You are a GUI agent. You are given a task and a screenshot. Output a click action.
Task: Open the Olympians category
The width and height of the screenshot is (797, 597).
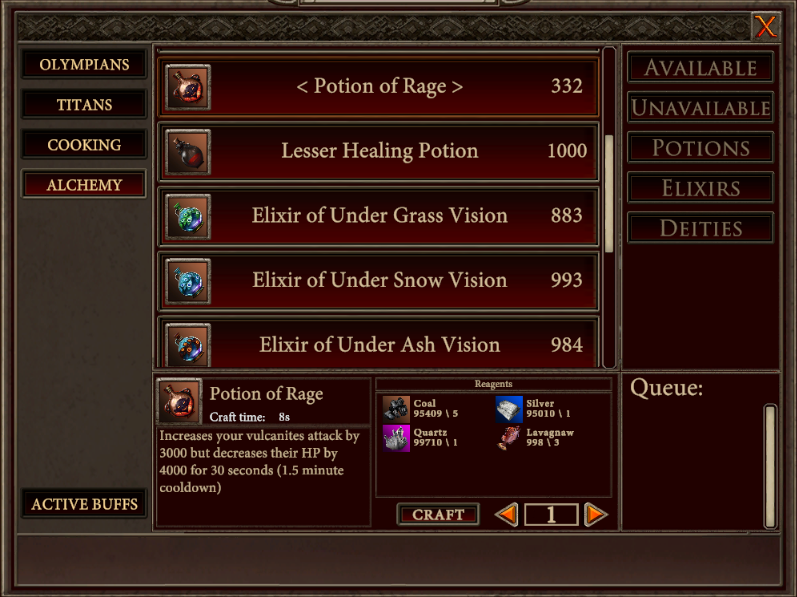[x=84, y=65]
